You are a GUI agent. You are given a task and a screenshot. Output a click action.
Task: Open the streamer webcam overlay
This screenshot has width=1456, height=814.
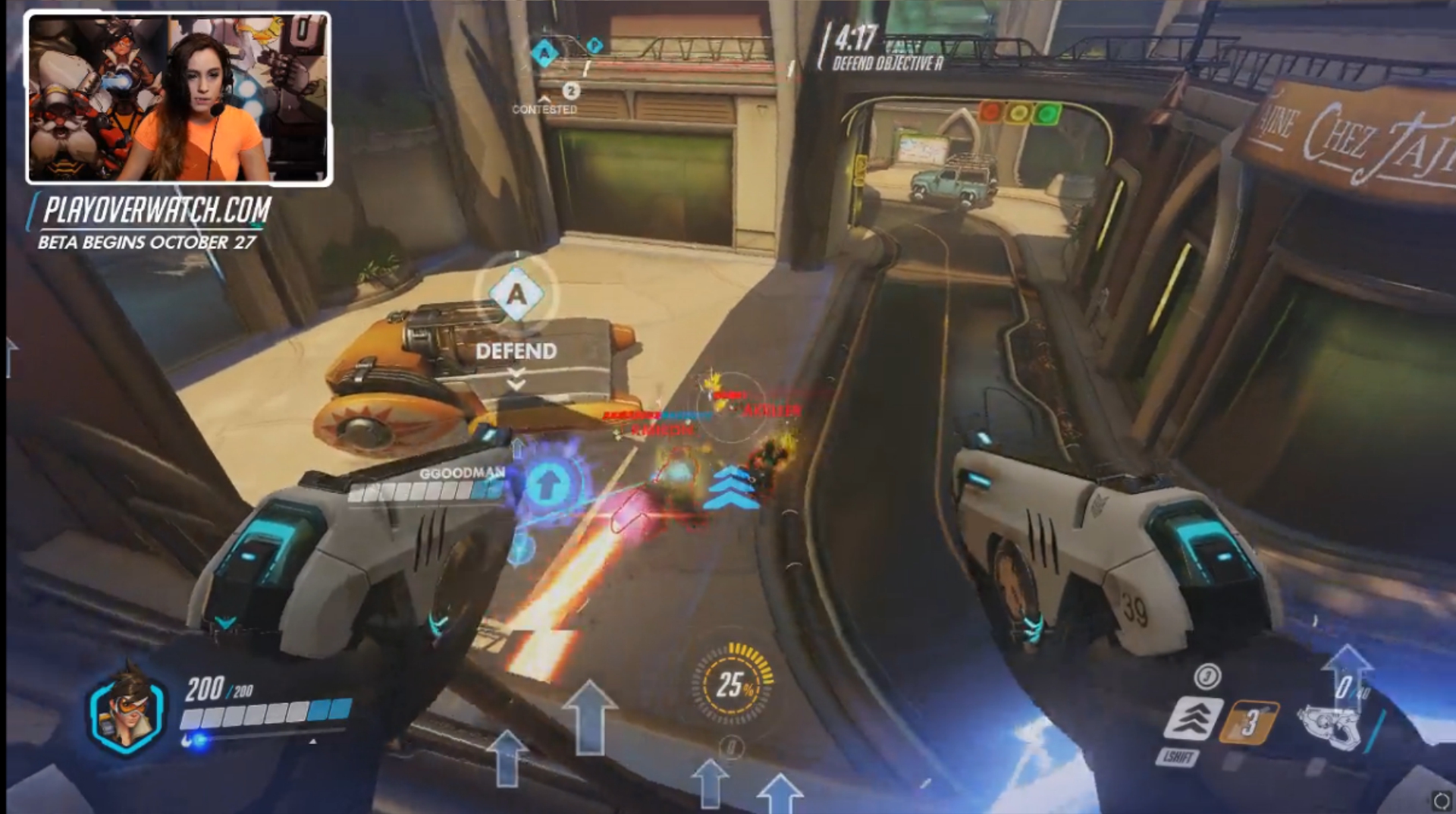point(179,98)
